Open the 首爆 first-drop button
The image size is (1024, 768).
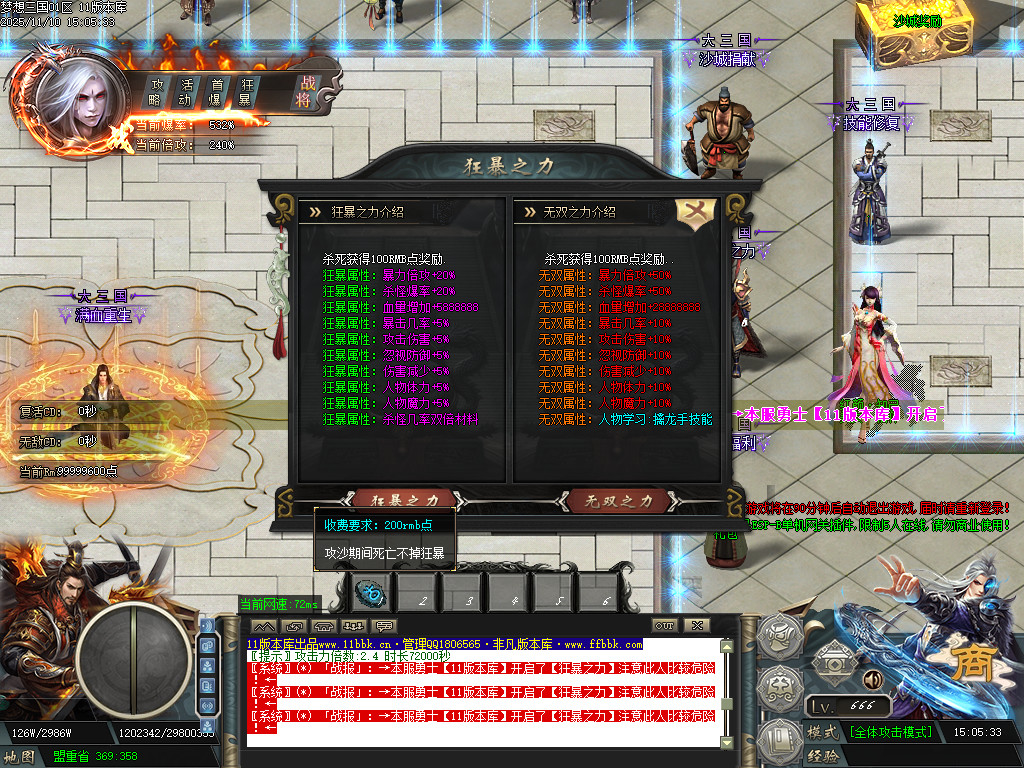coord(215,92)
